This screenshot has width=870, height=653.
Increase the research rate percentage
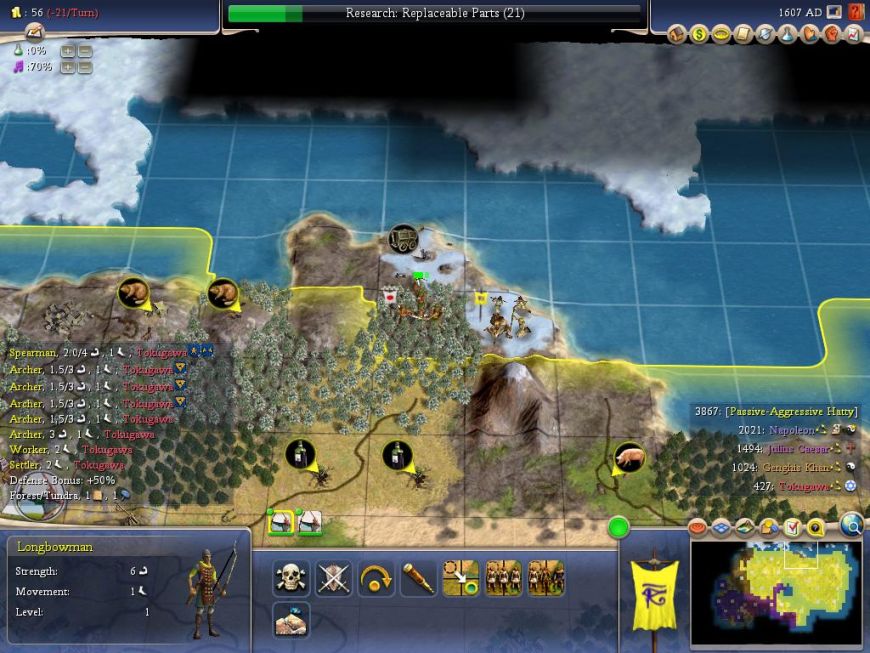[68, 50]
